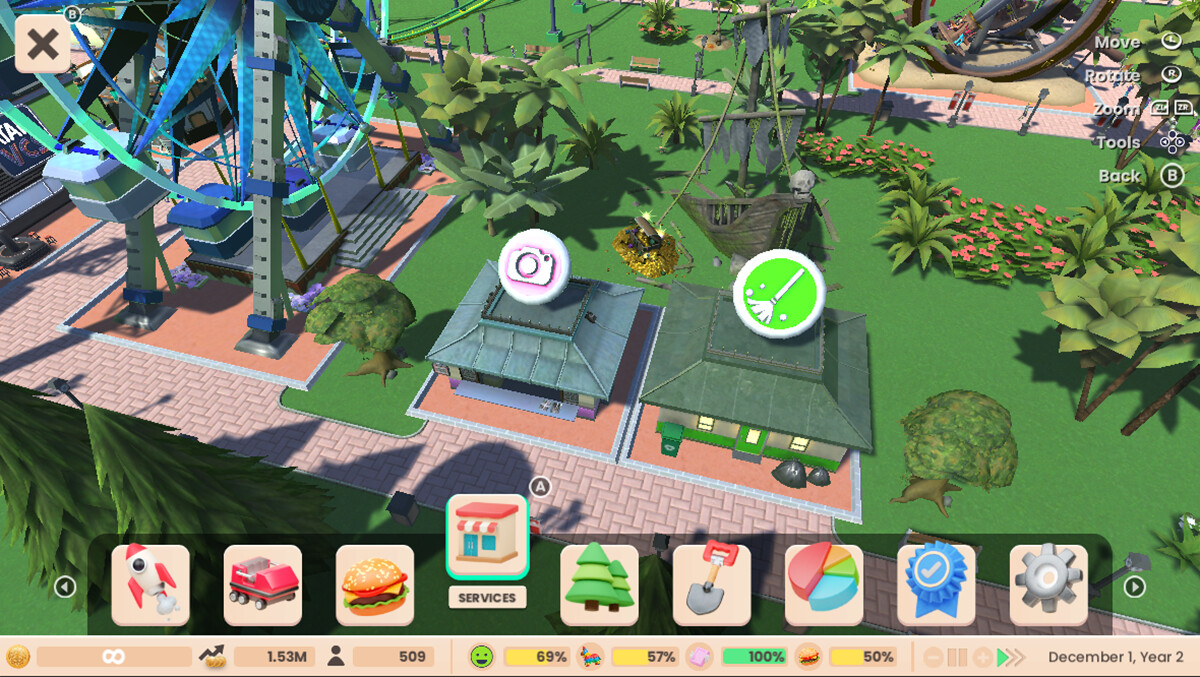Open the blue ribbon objectives panel
Image resolution: width=1200 pixels, height=677 pixels.
936,585
